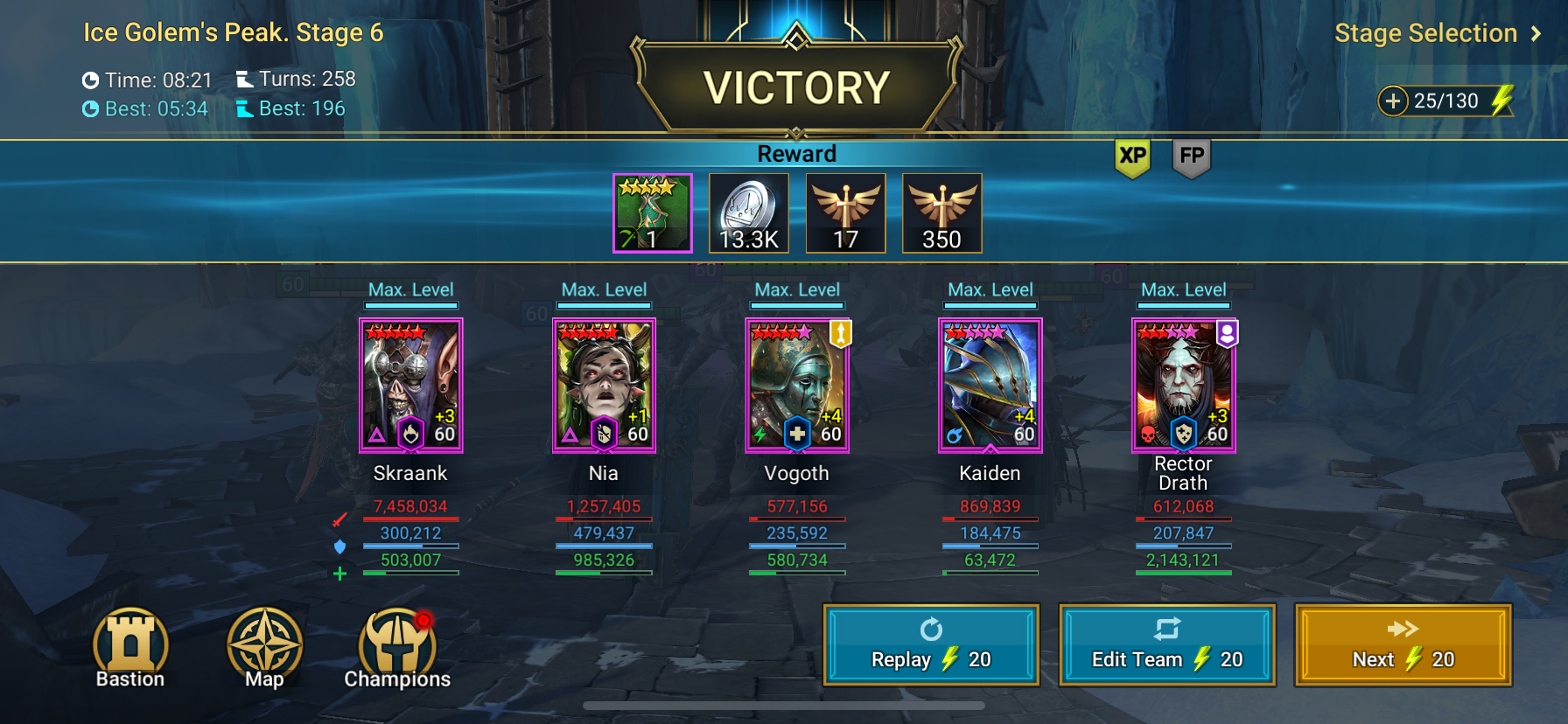The width and height of the screenshot is (1568, 724).
Task: Select Skraank's champion portrait
Action: click(x=410, y=386)
